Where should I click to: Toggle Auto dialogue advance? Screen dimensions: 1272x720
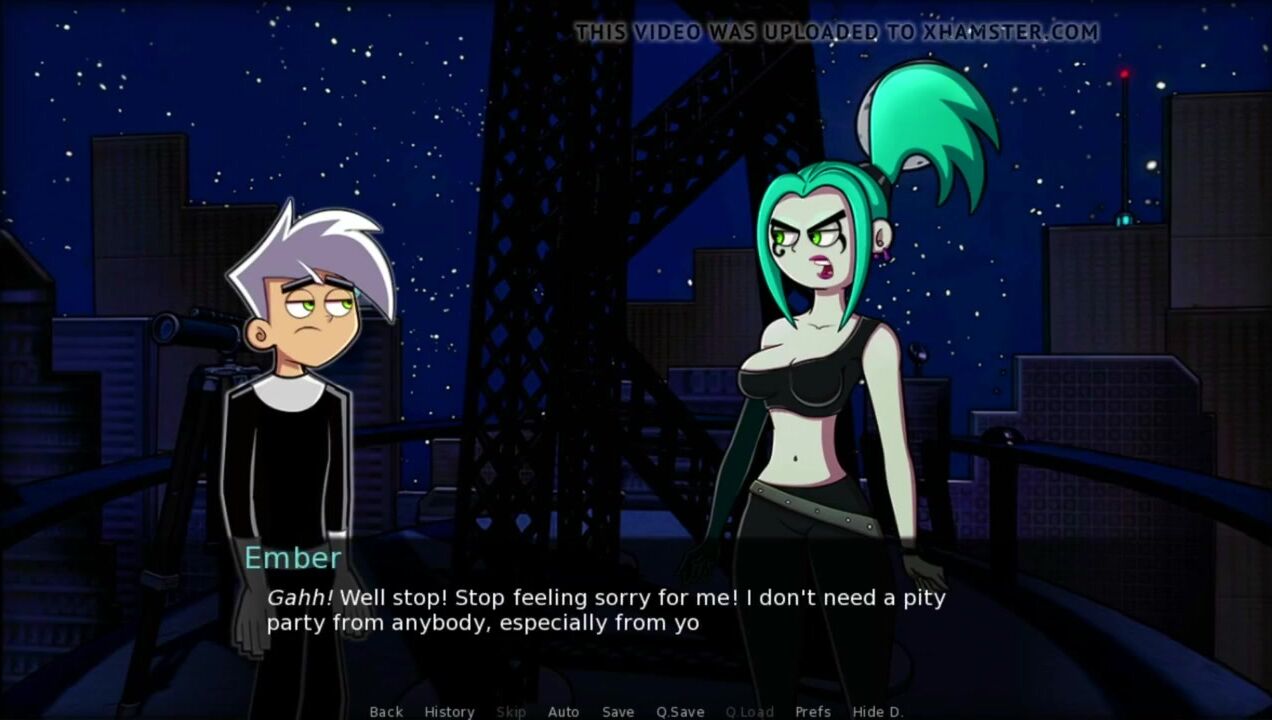point(563,712)
